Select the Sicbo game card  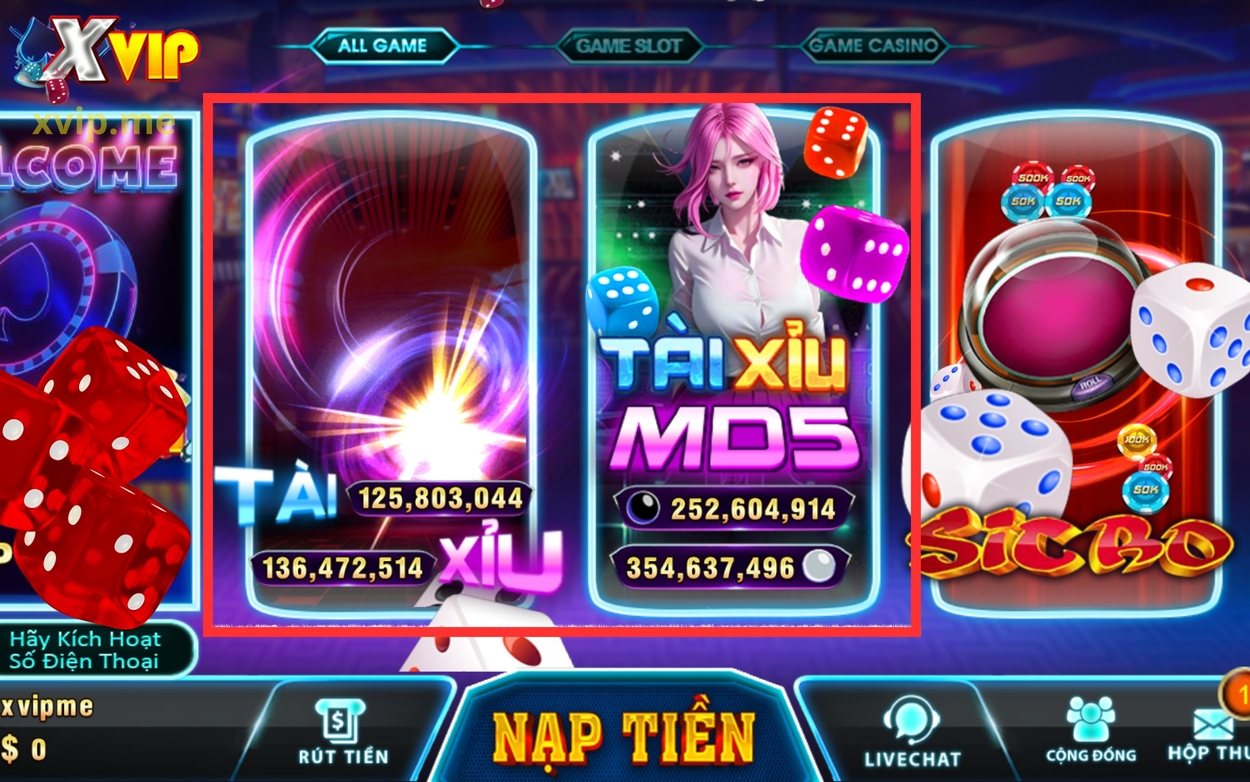click(x=1075, y=360)
